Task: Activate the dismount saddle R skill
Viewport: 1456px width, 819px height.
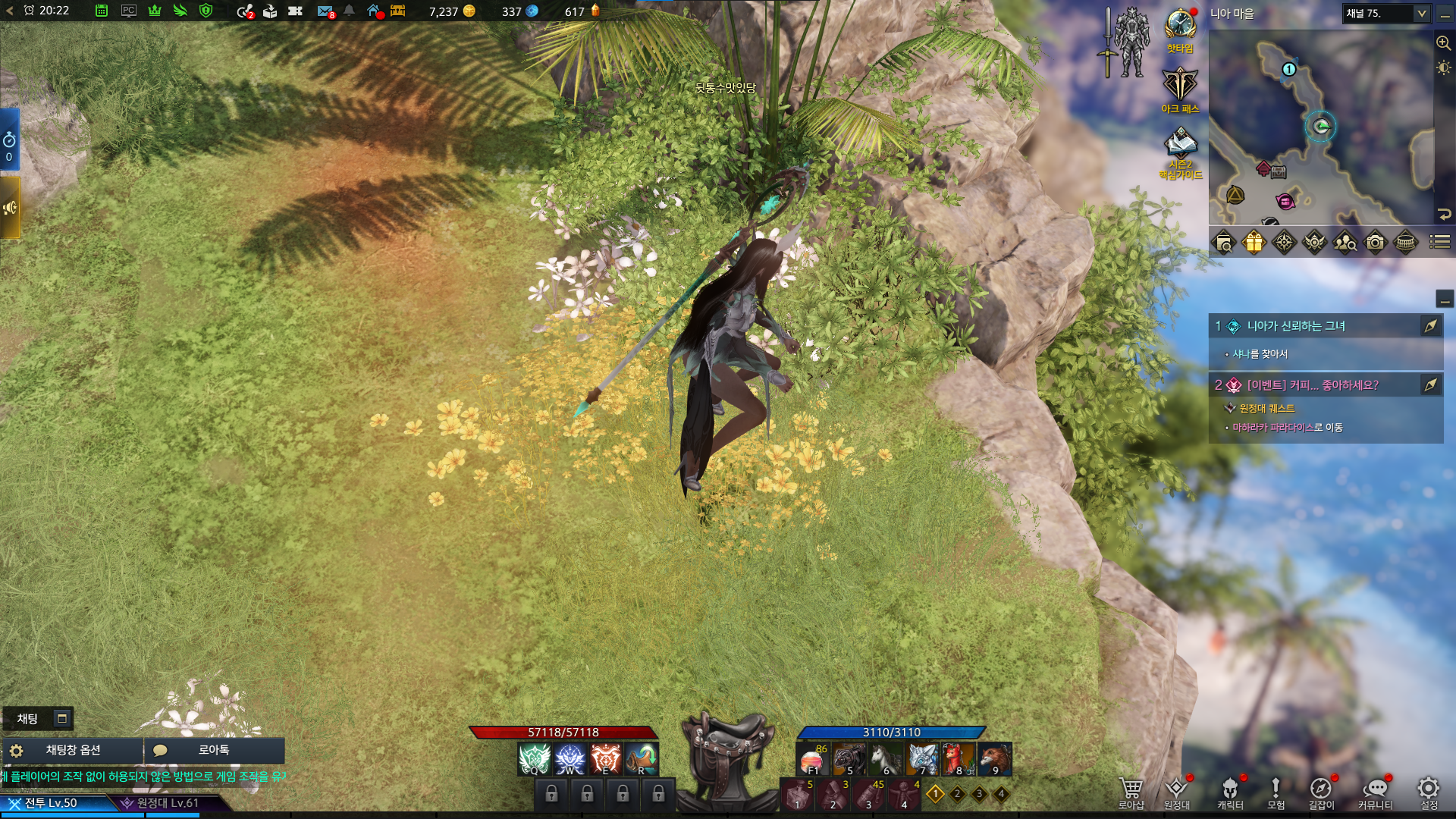Action: pos(642,759)
